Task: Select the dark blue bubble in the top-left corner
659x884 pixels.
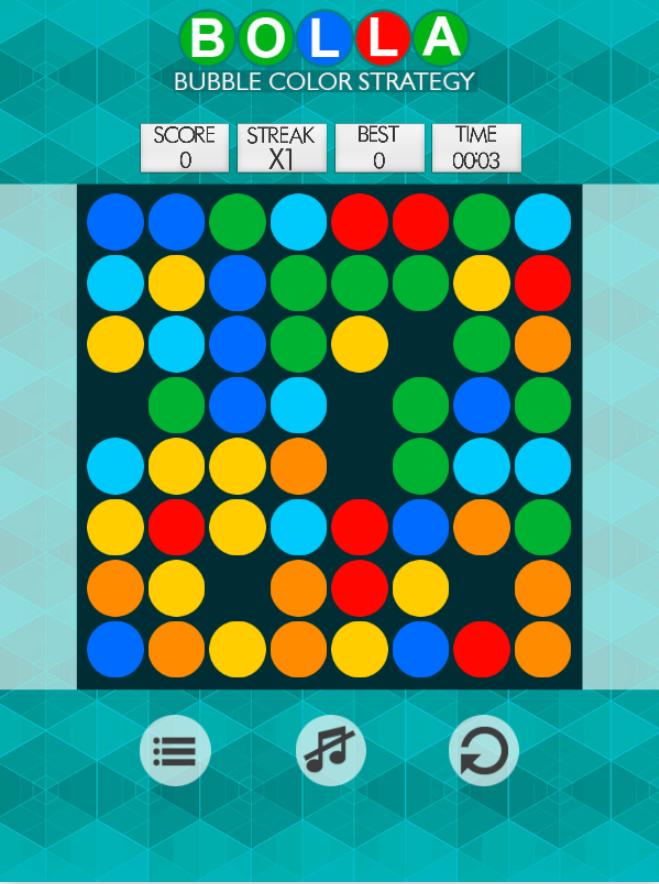Action: click(x=115, y=222)
